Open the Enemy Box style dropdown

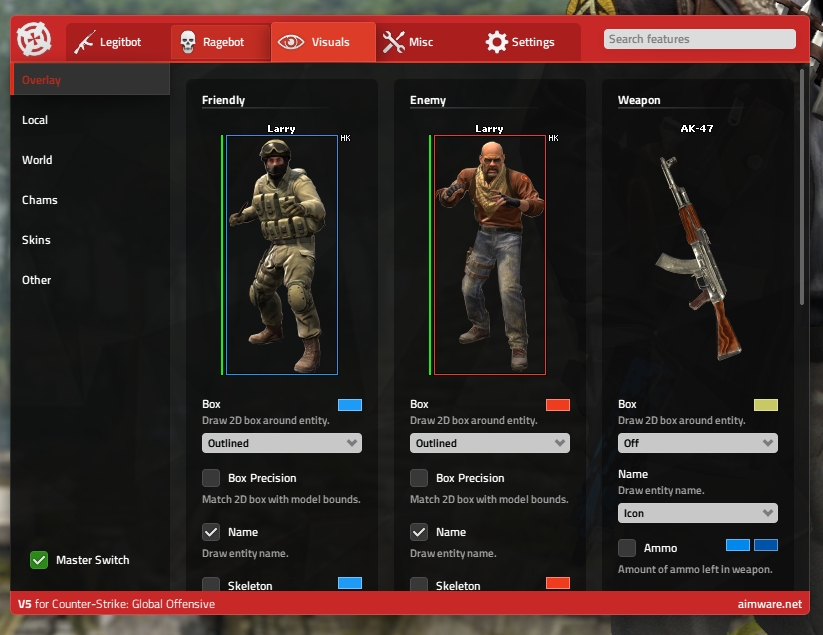coord(489,443)
